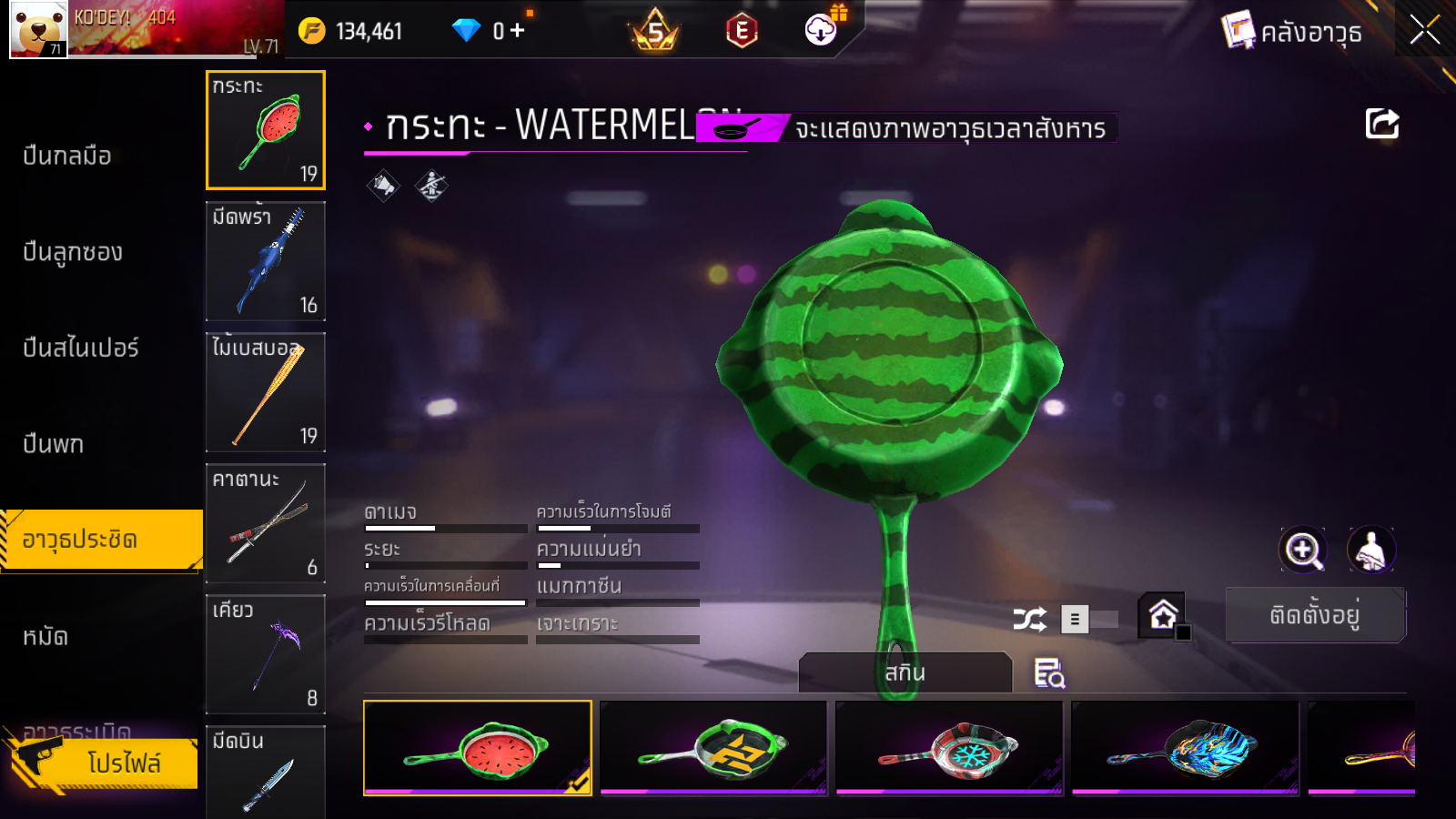Choose the blue flame pan skin
The height and width of the screenshot is (819, 1456).
point(1185,748)
